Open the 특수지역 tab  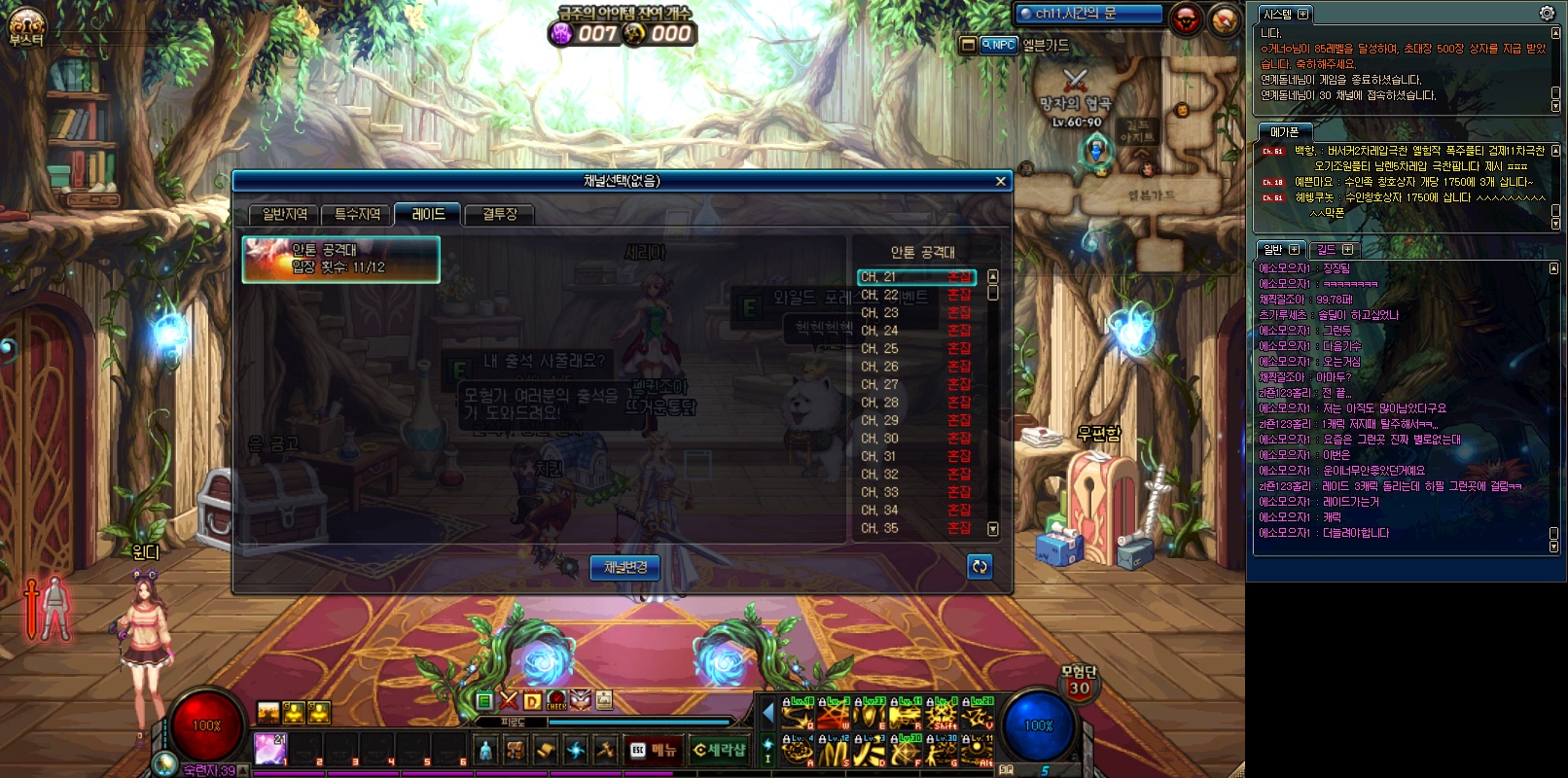click(x=357, y=214)
